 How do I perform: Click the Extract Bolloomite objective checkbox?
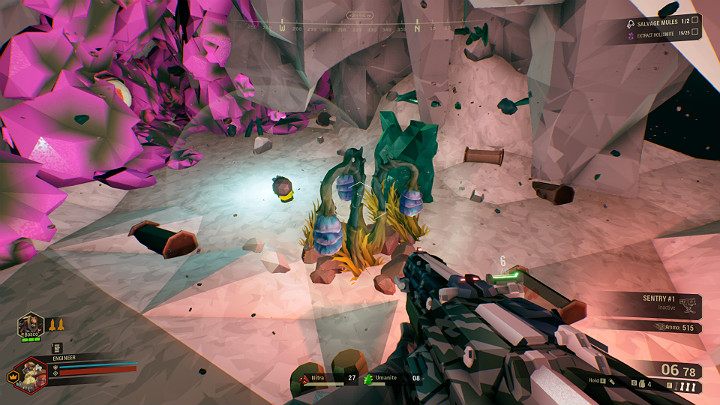695,34
